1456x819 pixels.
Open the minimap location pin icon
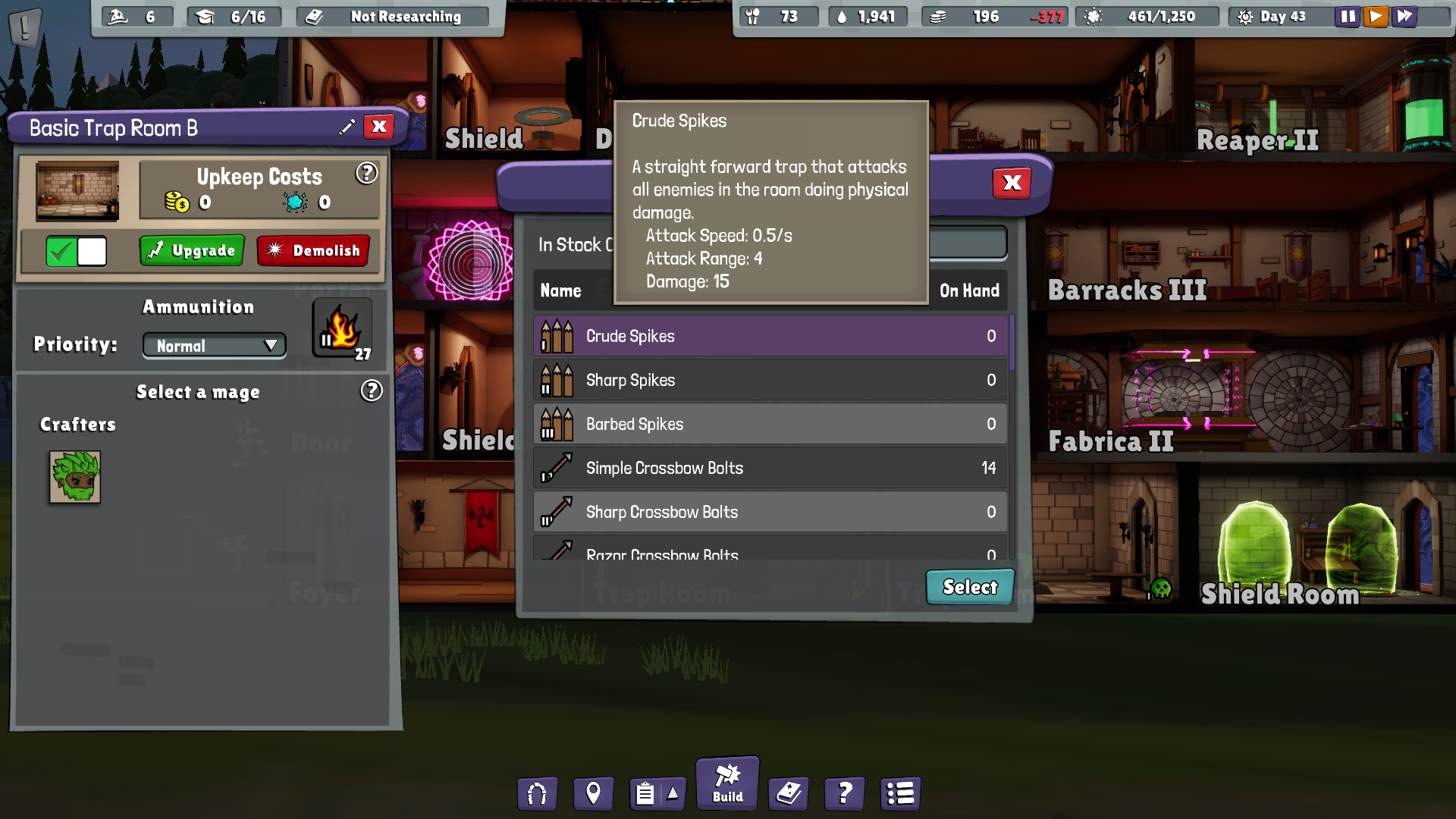(x=593, y=793)
